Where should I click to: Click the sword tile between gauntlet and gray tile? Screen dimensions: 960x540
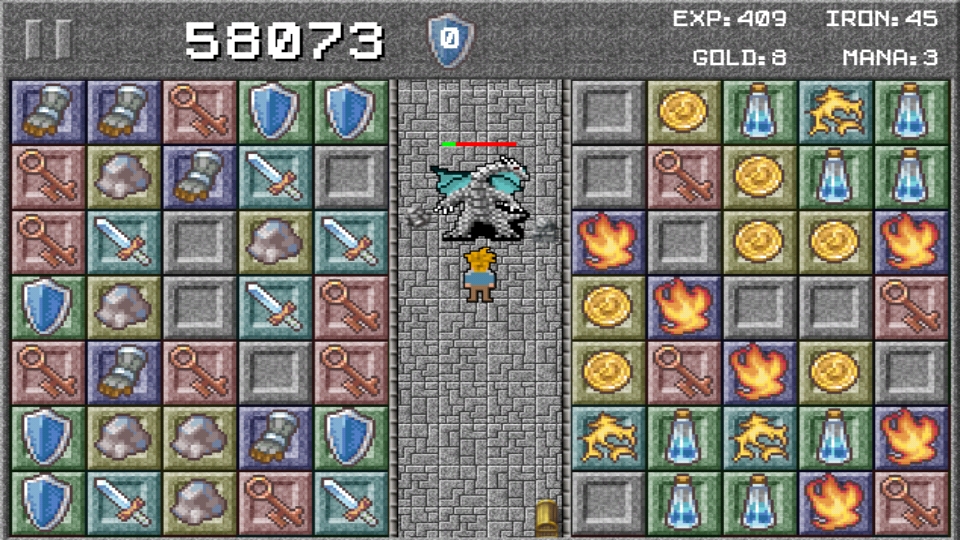pyautogui.click(x=274, y=177)
